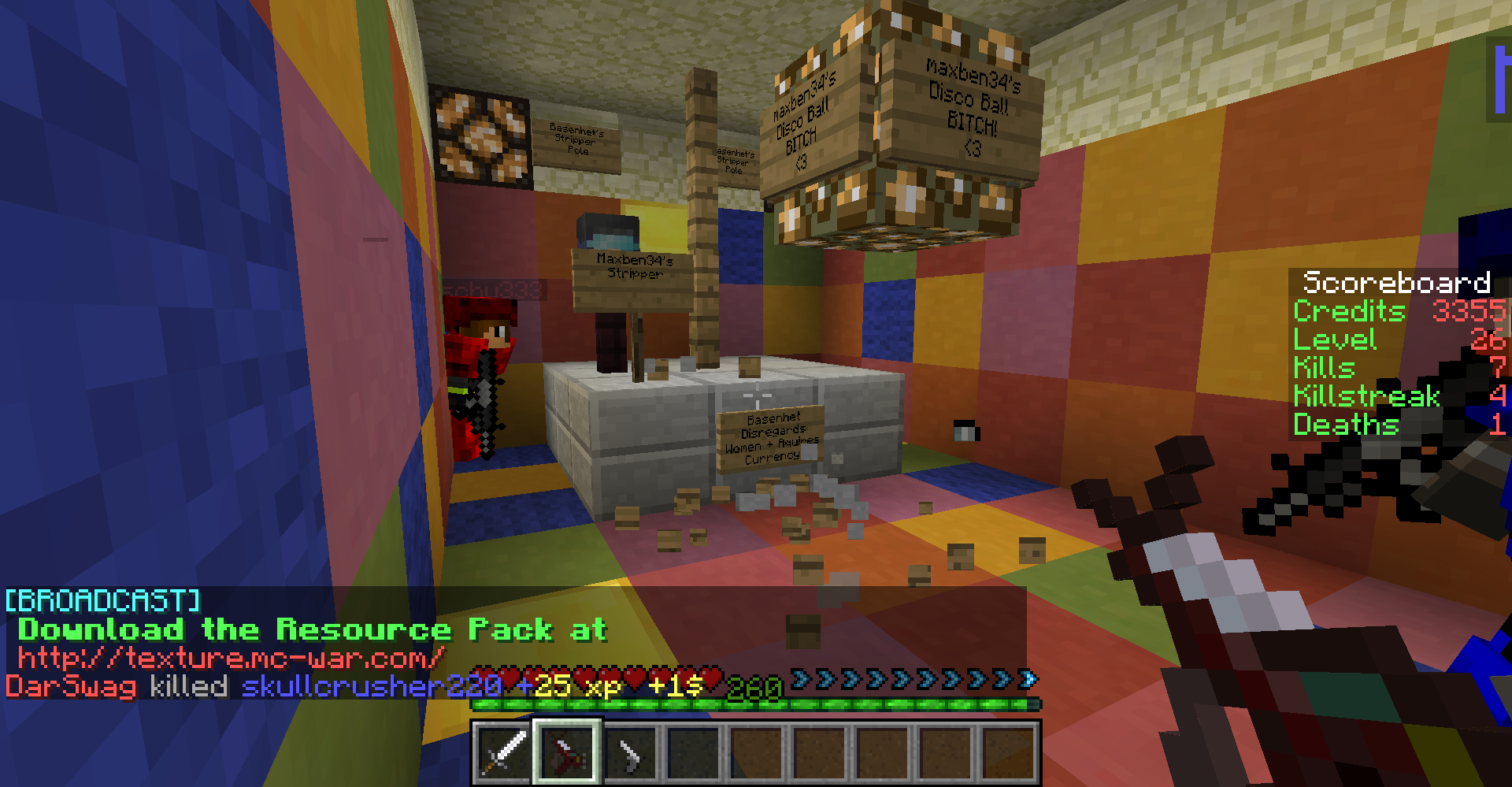Viewport: 1512px width, 787px height.
Task: Select the dark red gun hotbar slot
Action: click(567, 752)
